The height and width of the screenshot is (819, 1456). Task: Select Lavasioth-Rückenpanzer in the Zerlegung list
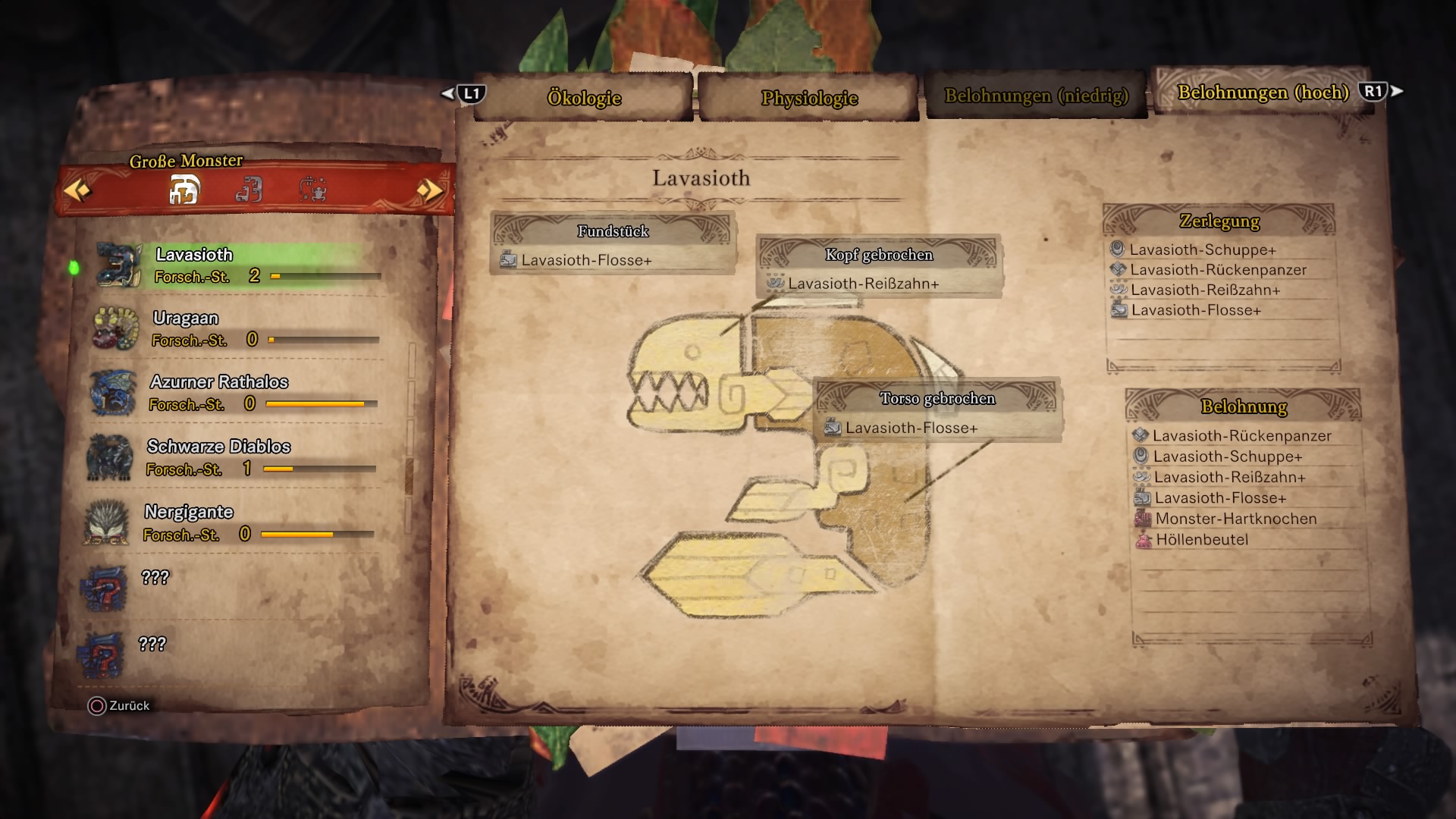[1218, 270]
